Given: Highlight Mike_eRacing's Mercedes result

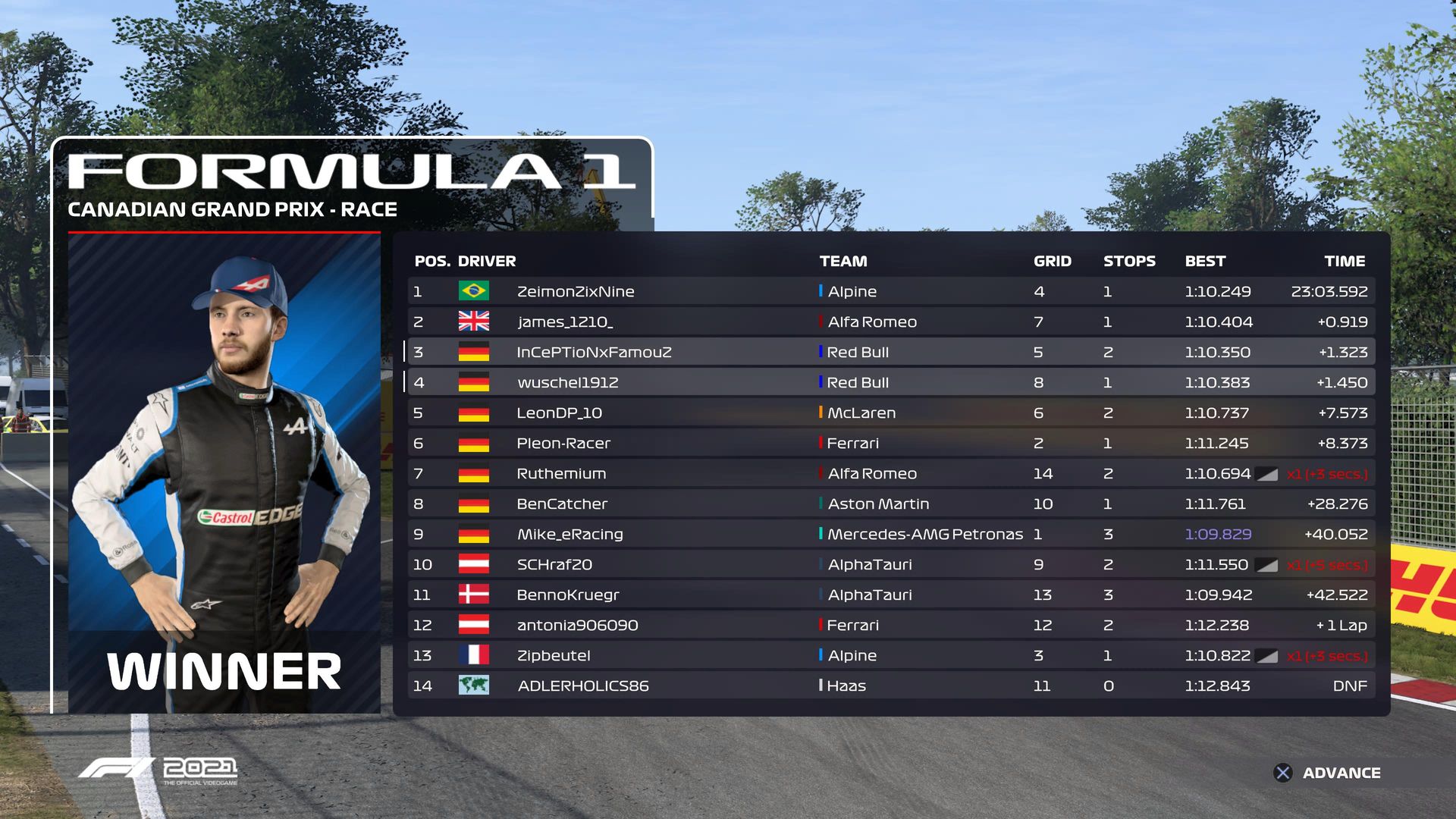Looking at the screenshot, I should pyautogui.click(x=890, y=534).
